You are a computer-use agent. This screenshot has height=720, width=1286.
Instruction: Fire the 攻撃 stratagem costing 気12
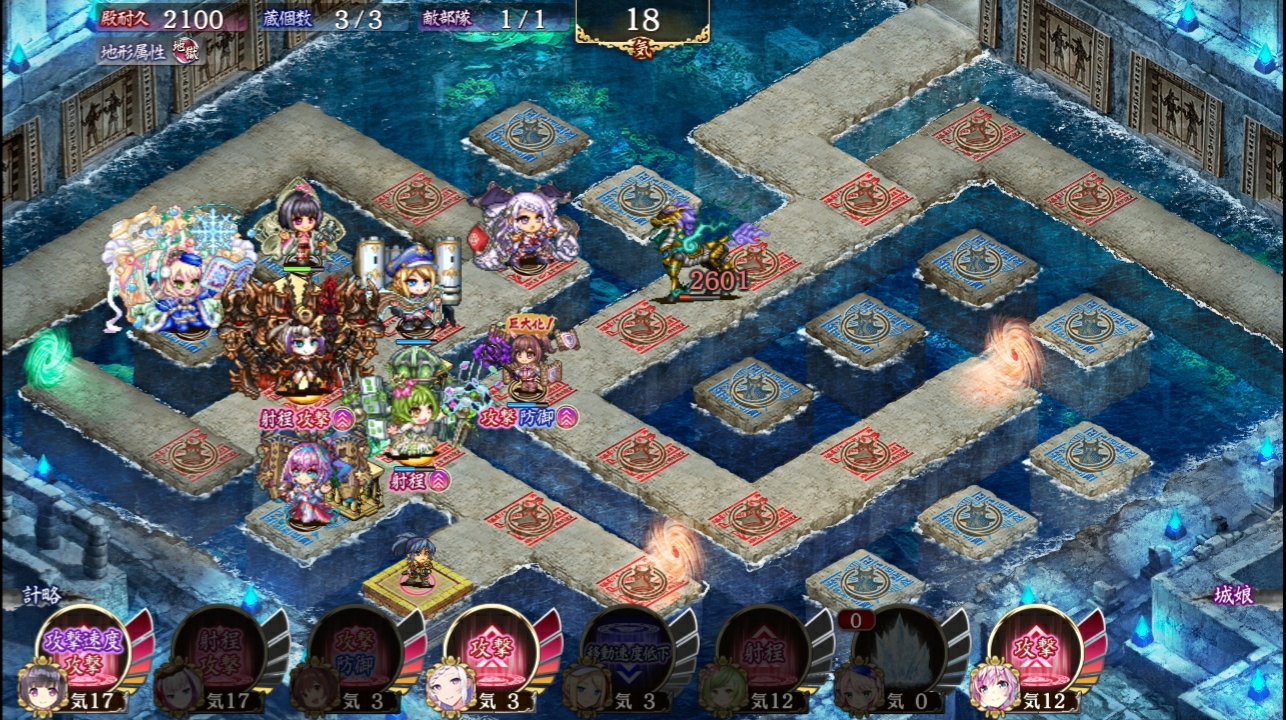[x=1034, y=651]
